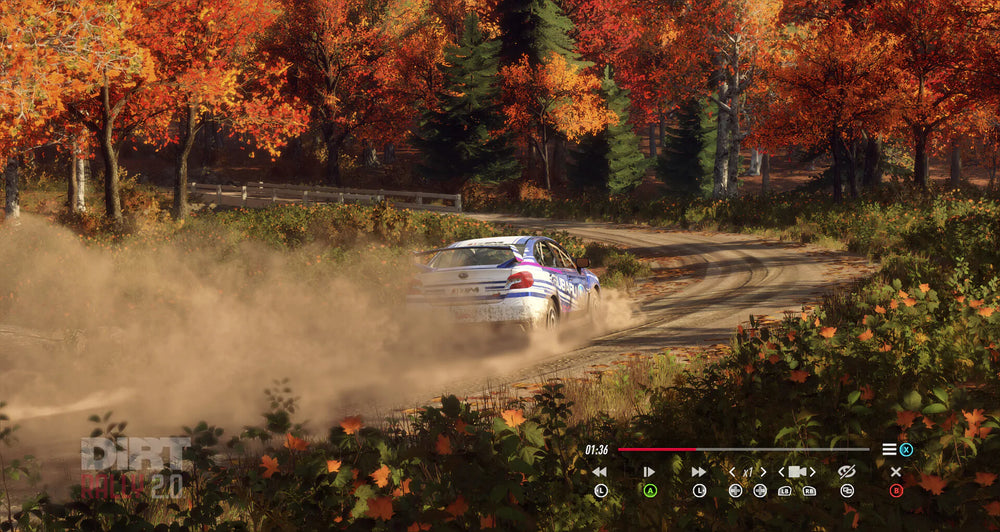Fast-forward the replay
This screenshot has height=532, width=1000.
(x=698, y=472)
